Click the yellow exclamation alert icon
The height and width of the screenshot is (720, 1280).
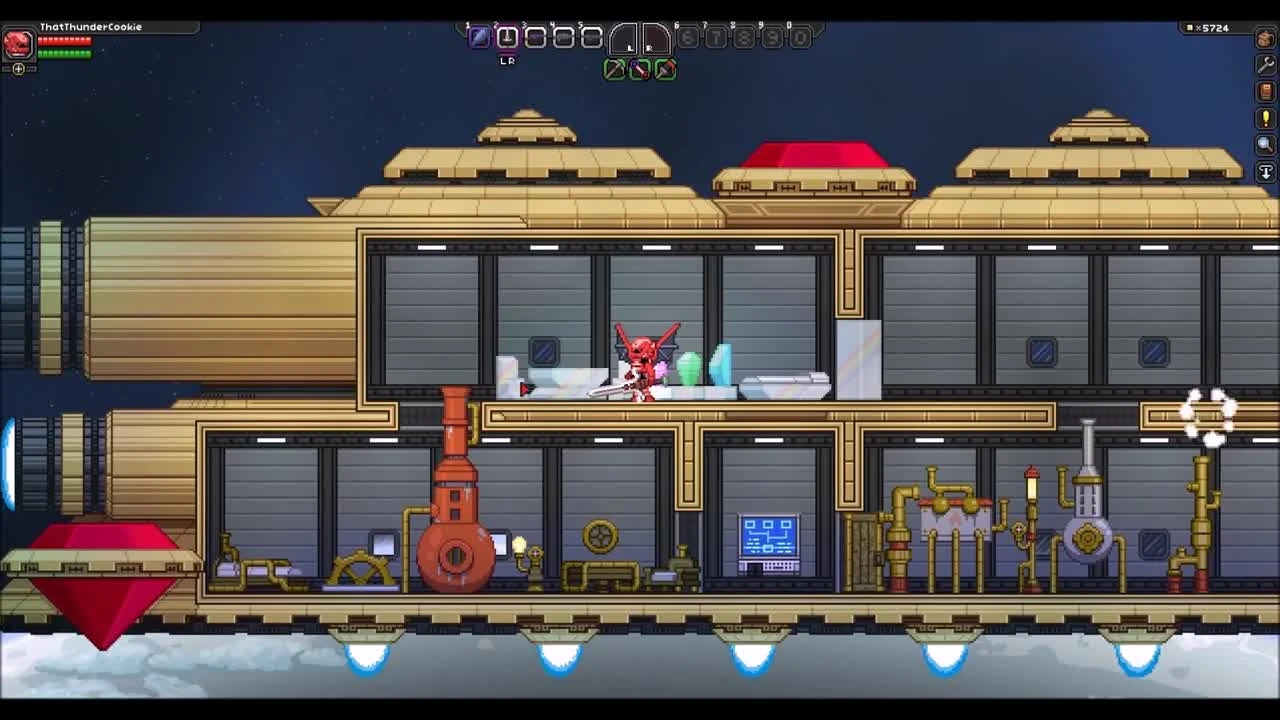point(1264,117)
